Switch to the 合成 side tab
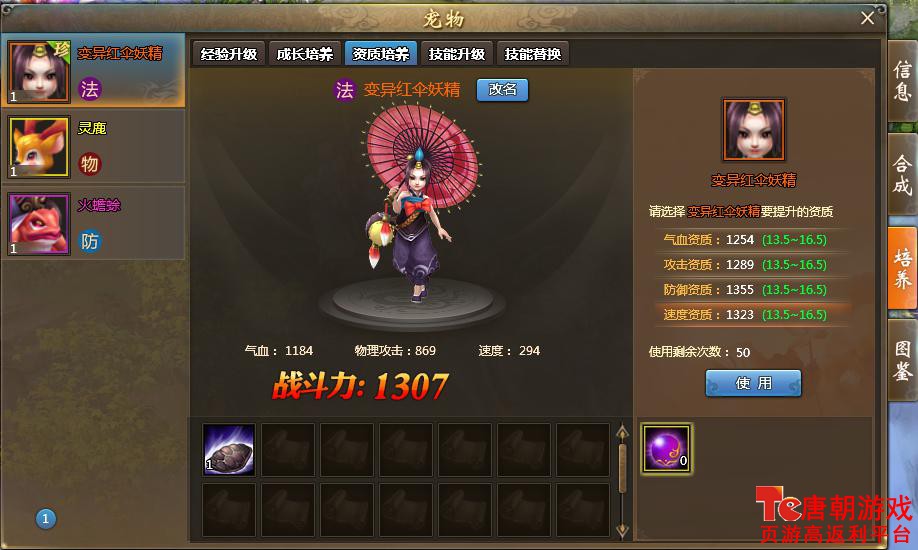Viewport: 918px width, 550px height. pyautogui.click(x=902, y=175)
